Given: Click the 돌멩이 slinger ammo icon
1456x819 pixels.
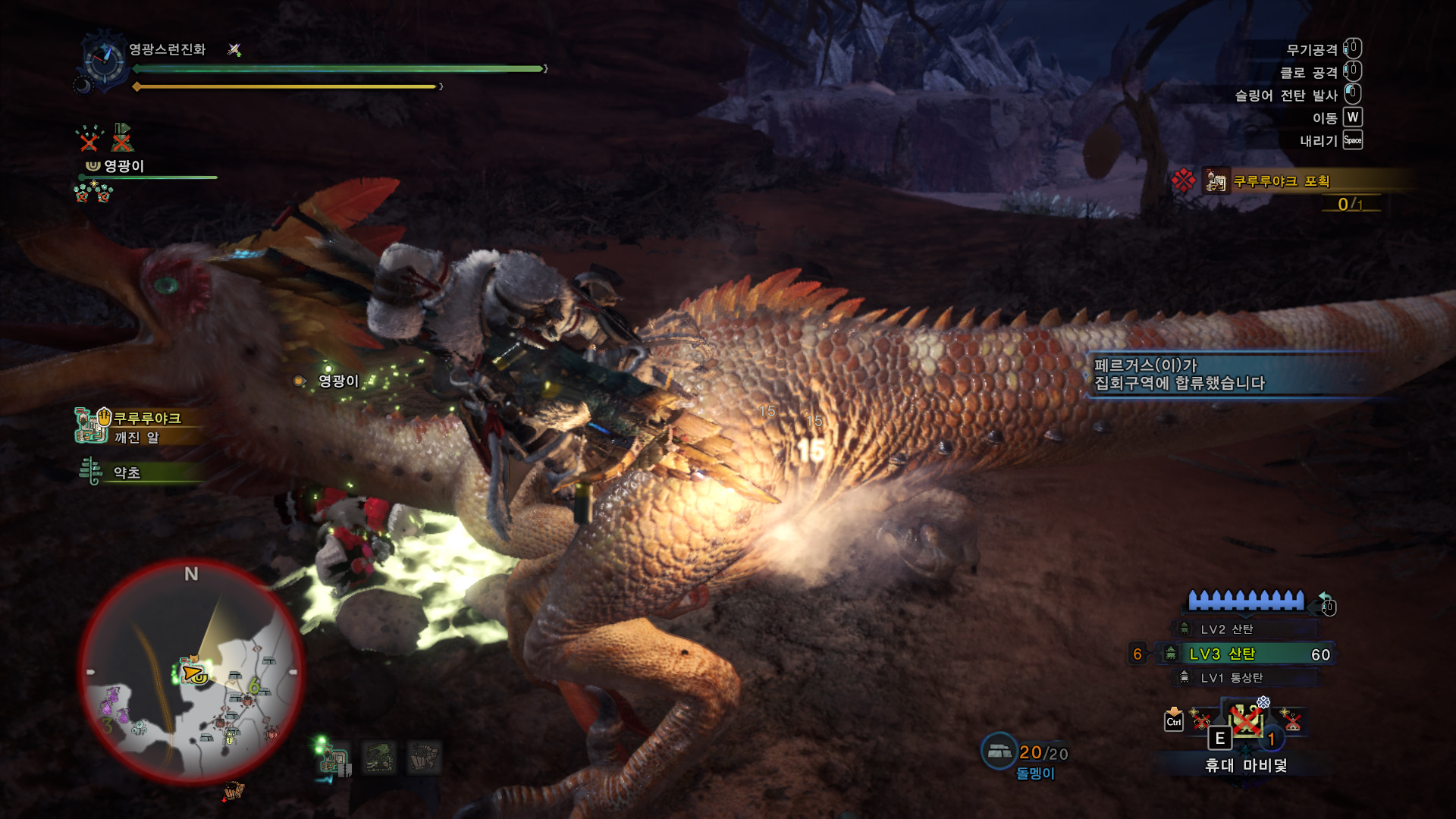Looking at the screenshot, I should [999, 752].
